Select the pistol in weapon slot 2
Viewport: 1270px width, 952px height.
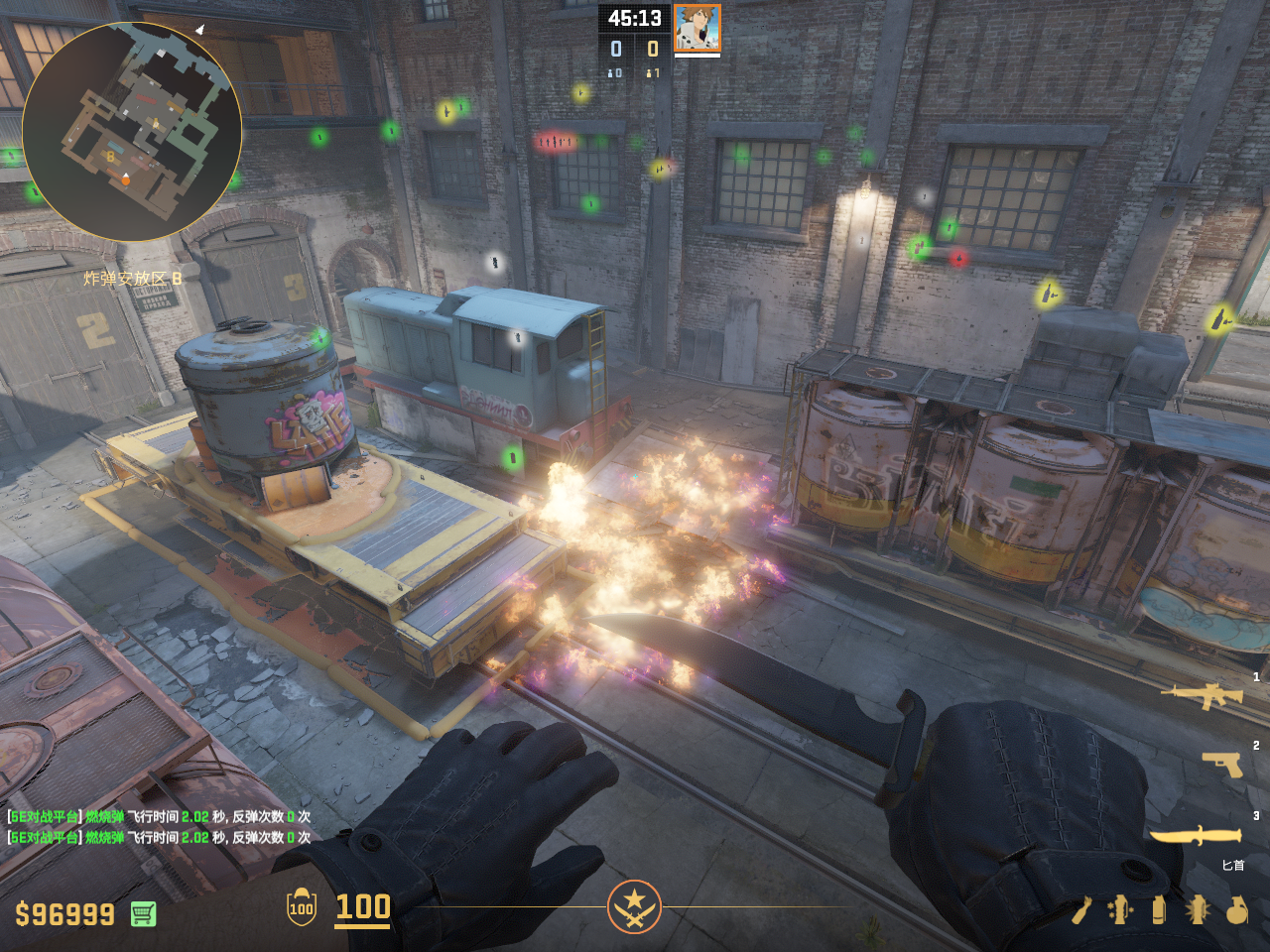1222,764
